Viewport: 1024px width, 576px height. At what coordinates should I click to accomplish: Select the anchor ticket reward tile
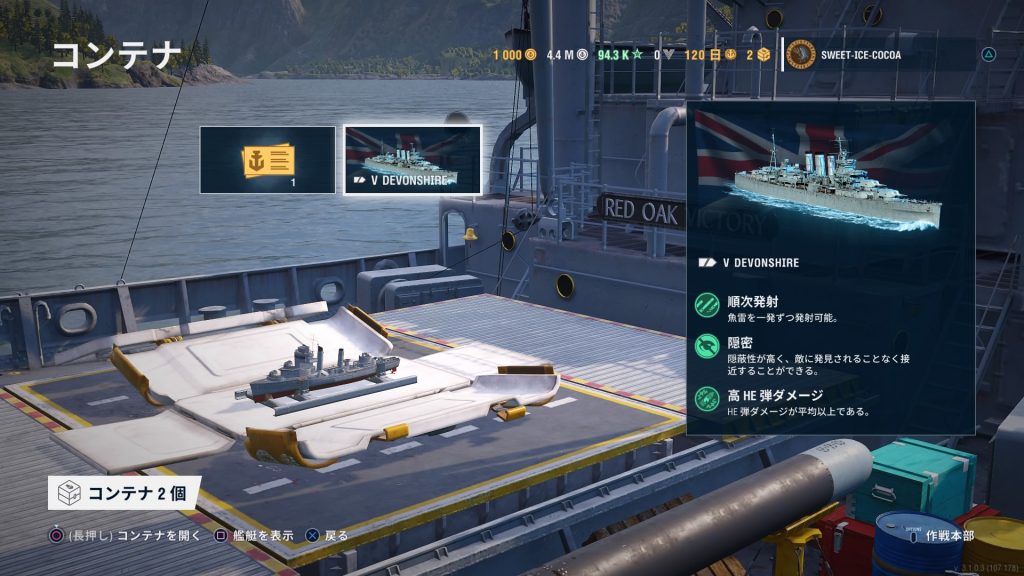coord(267,159)
